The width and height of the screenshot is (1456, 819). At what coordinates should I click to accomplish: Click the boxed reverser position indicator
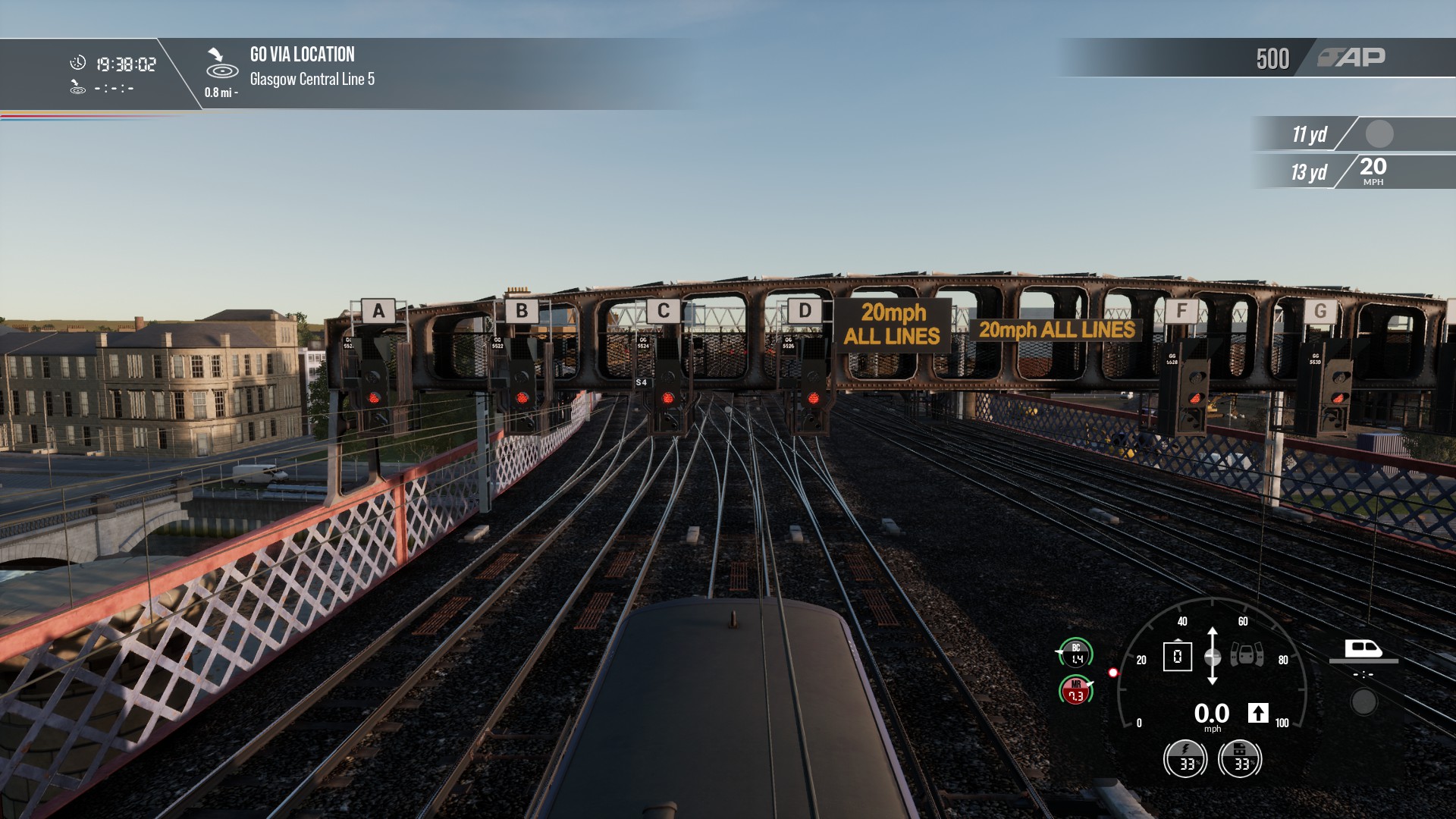(x=1177, y=657)
